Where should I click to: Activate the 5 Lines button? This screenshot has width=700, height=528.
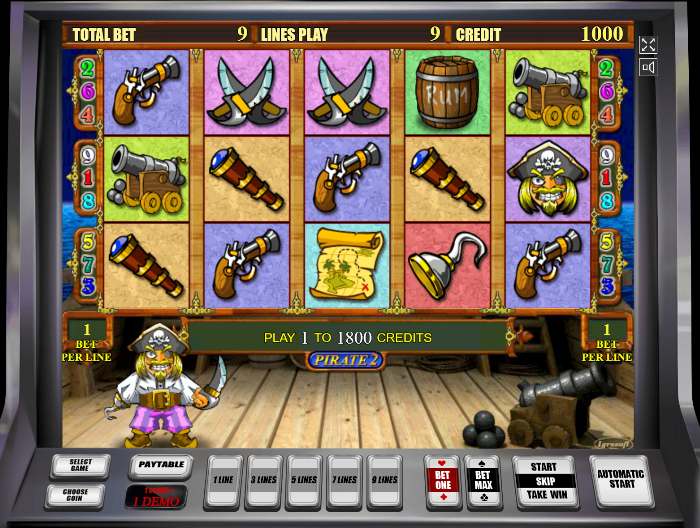(x=304, y=482)
